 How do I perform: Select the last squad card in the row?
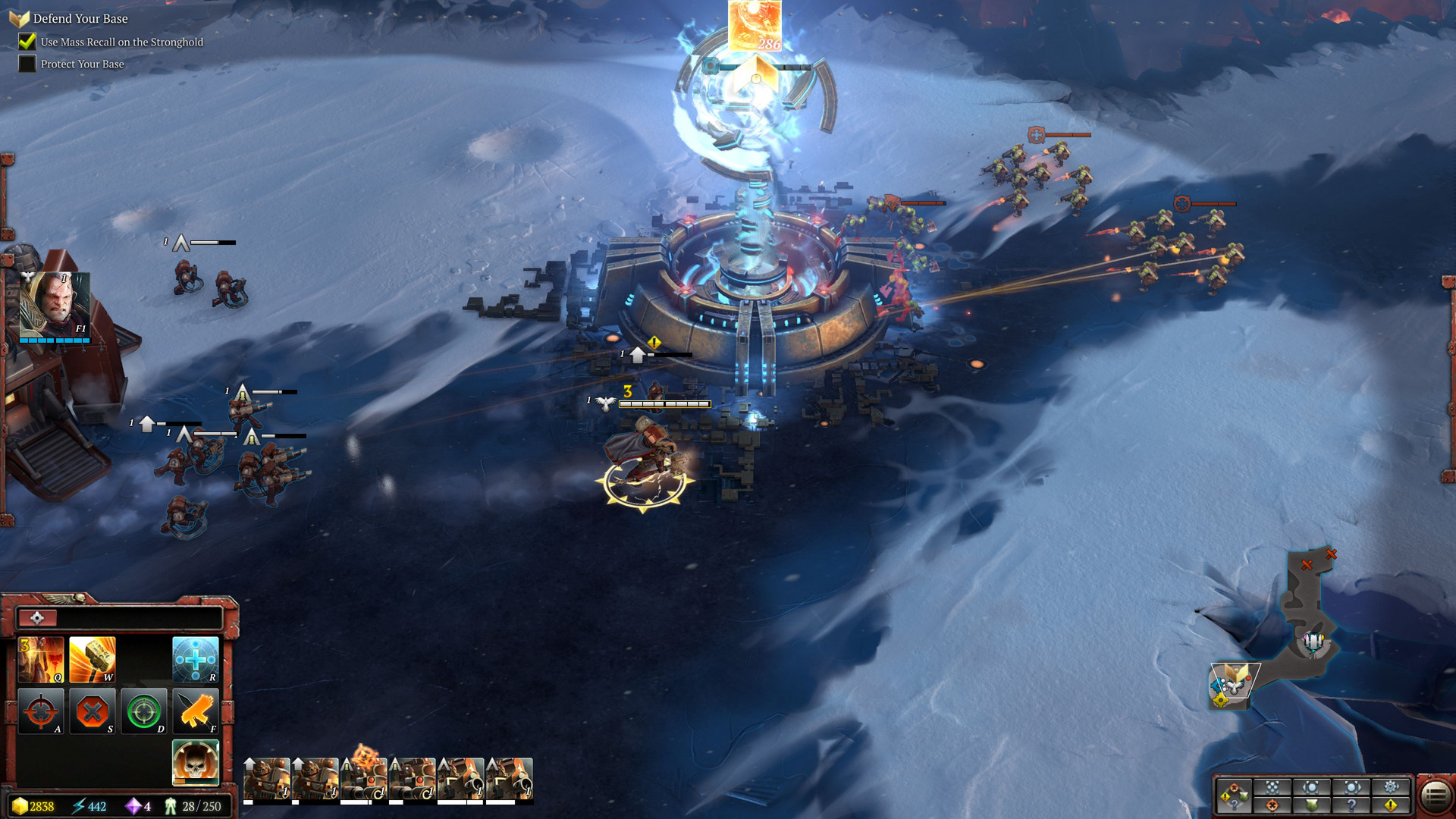coord(509,779)
